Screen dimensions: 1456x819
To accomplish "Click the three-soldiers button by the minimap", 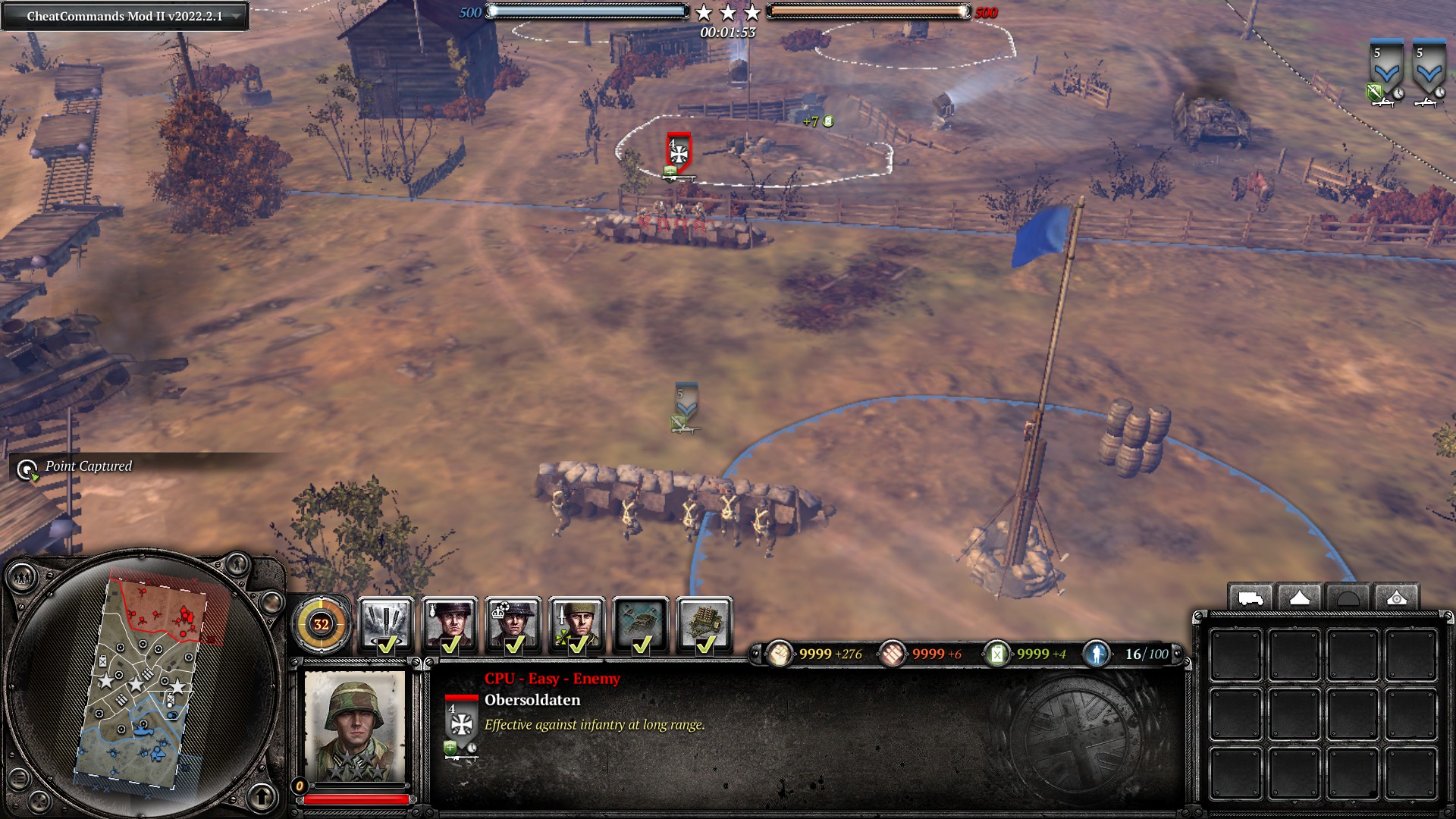I will tap(20, 579).
